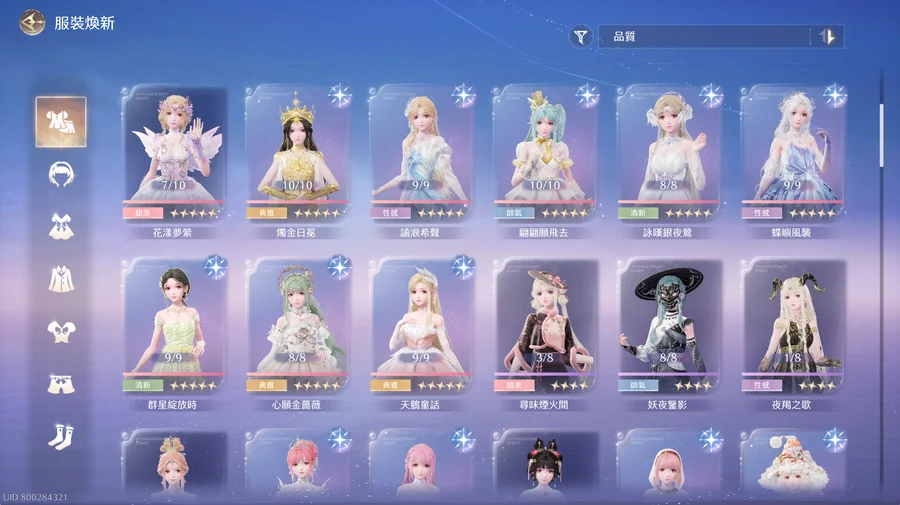Pick the 夜闌之歌 outfit card
The height and width of the screenshot is (505, 900).
coord(793,326)
